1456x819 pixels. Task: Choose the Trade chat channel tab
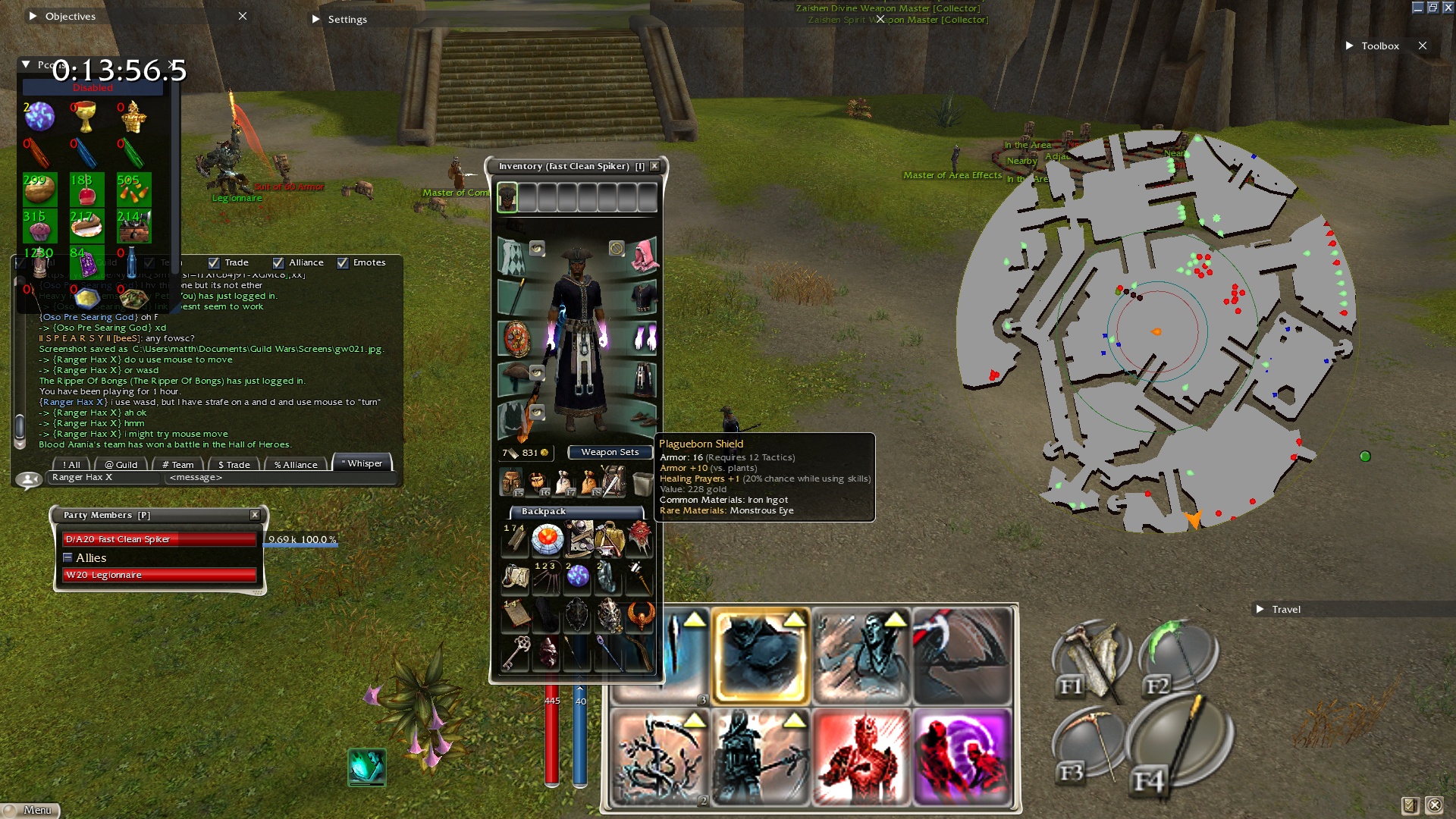pyautogui.click(x=234, y=465)
